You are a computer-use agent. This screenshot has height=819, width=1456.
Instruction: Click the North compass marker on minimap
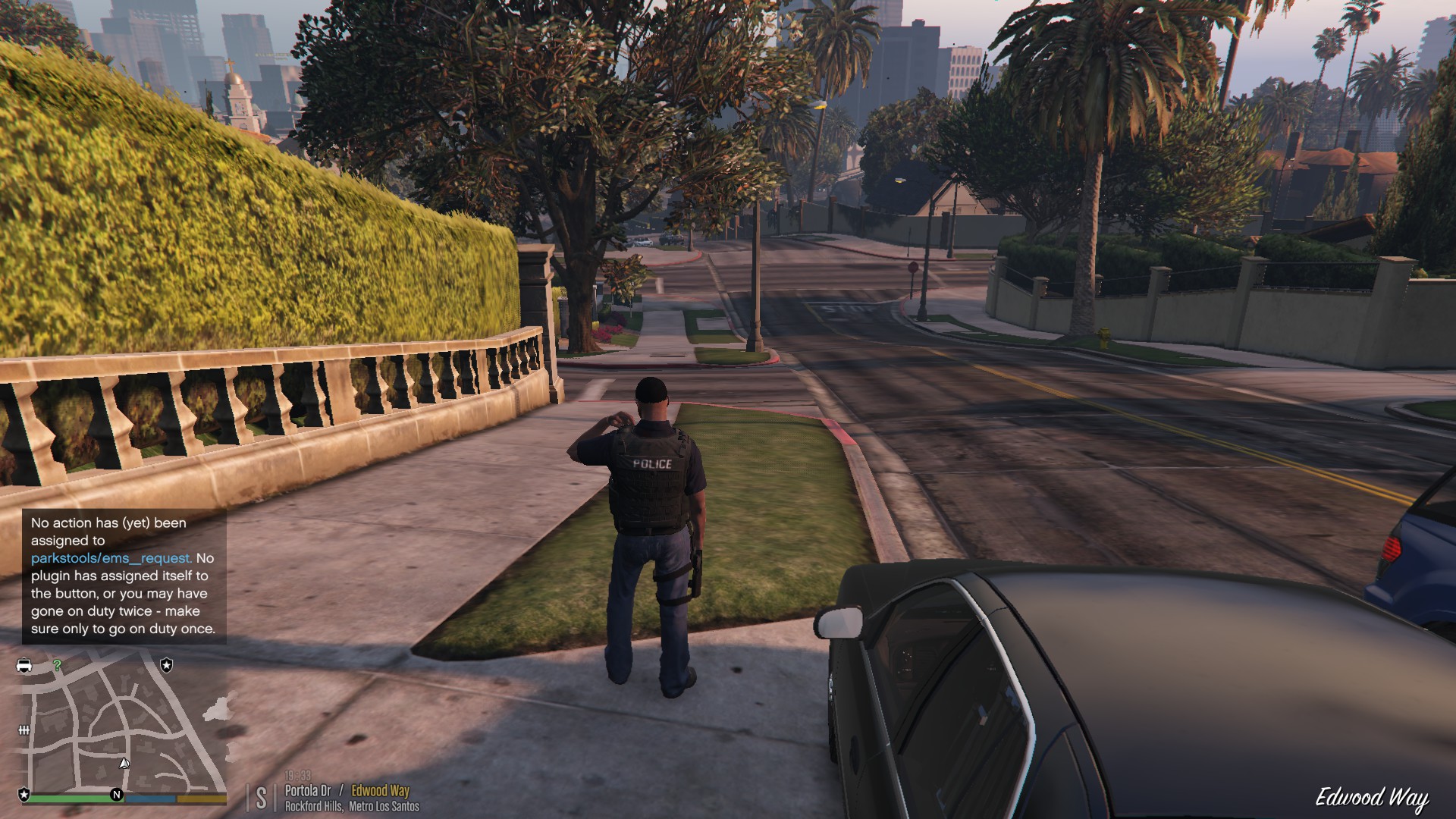click(x=117, y=795)
